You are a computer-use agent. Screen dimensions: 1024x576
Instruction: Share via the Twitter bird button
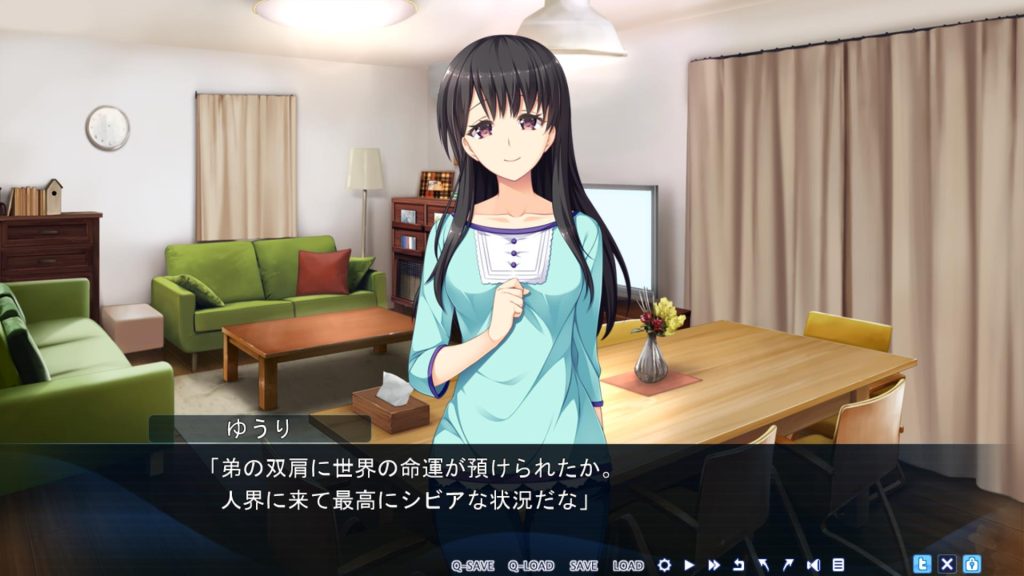[x=923, y=564]
